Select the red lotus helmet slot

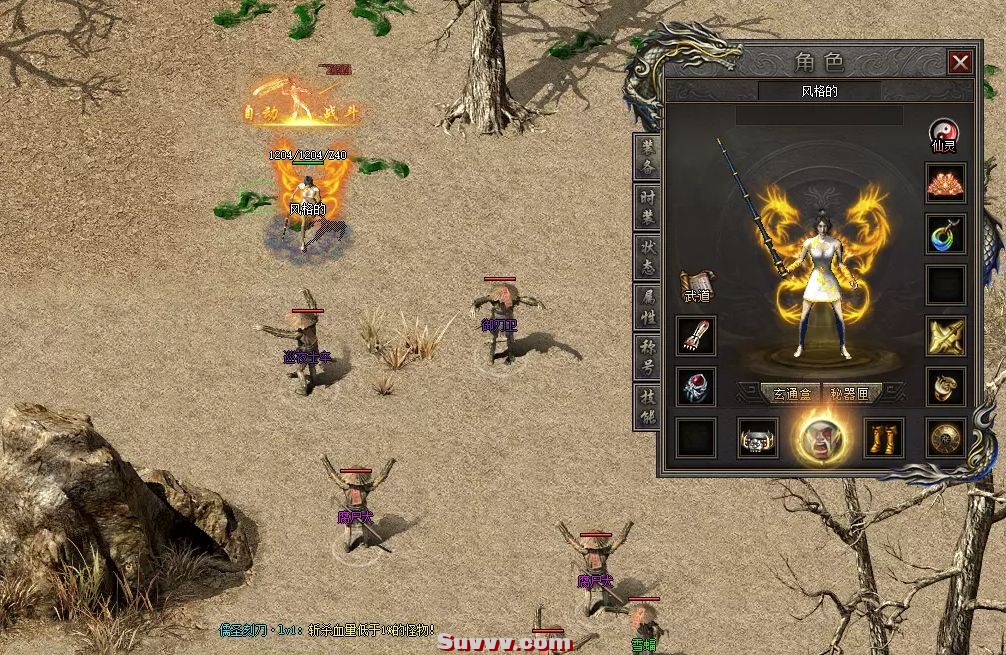click(945, 183)
